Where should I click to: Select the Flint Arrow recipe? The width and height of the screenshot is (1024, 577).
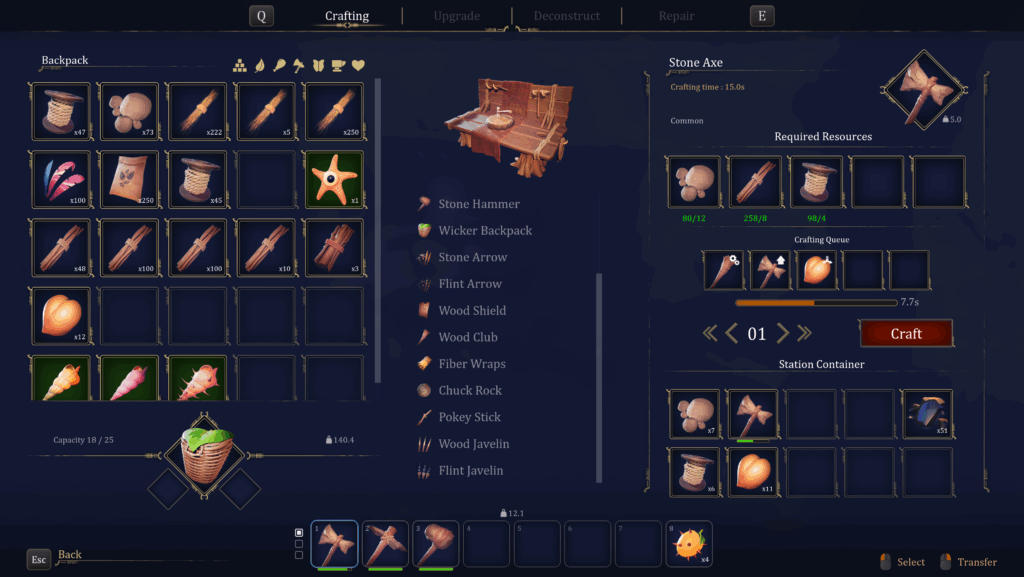pyautogui.click(x=472, y=284)
